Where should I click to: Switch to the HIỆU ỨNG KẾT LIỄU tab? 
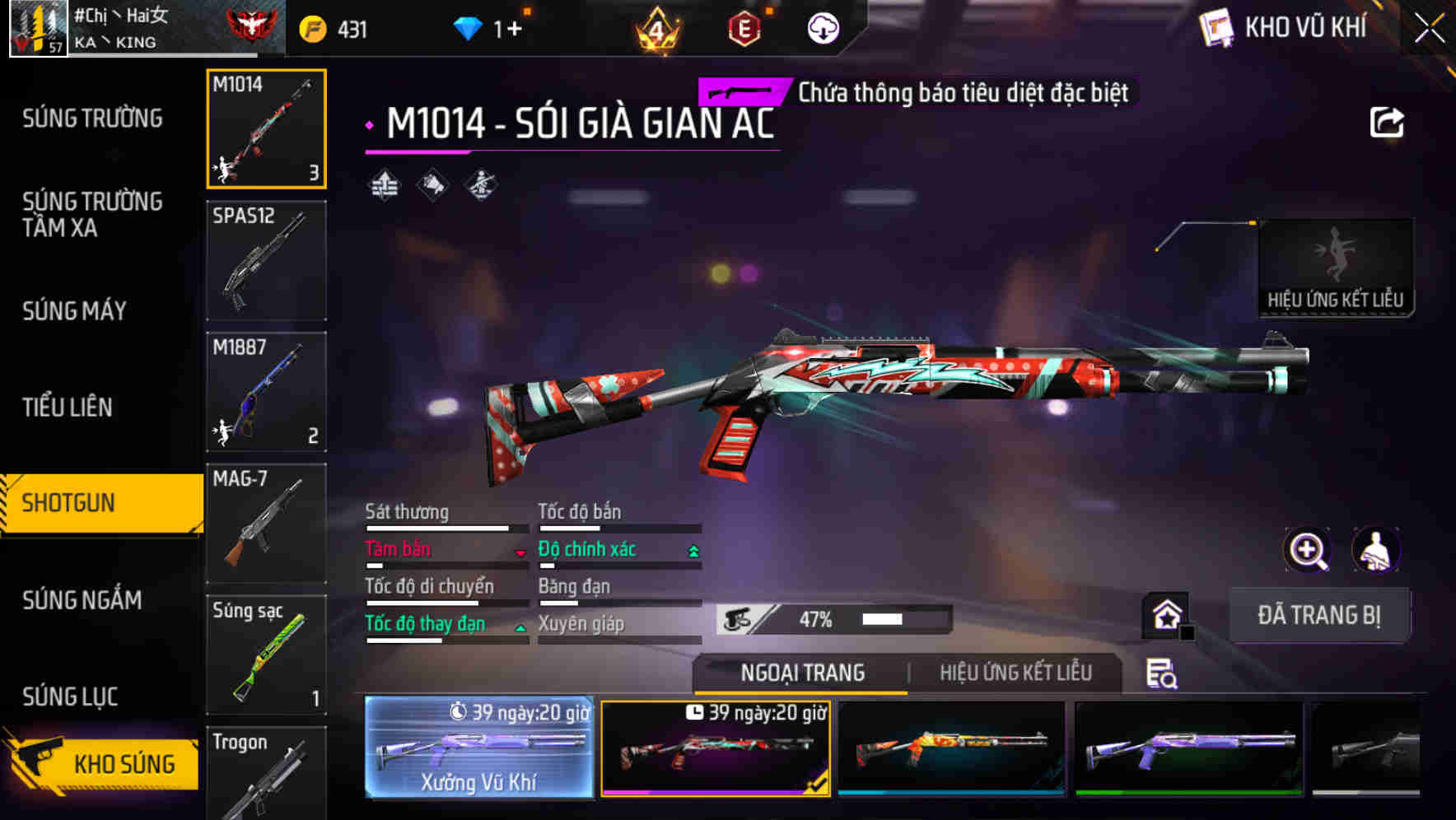[1015, 673]
